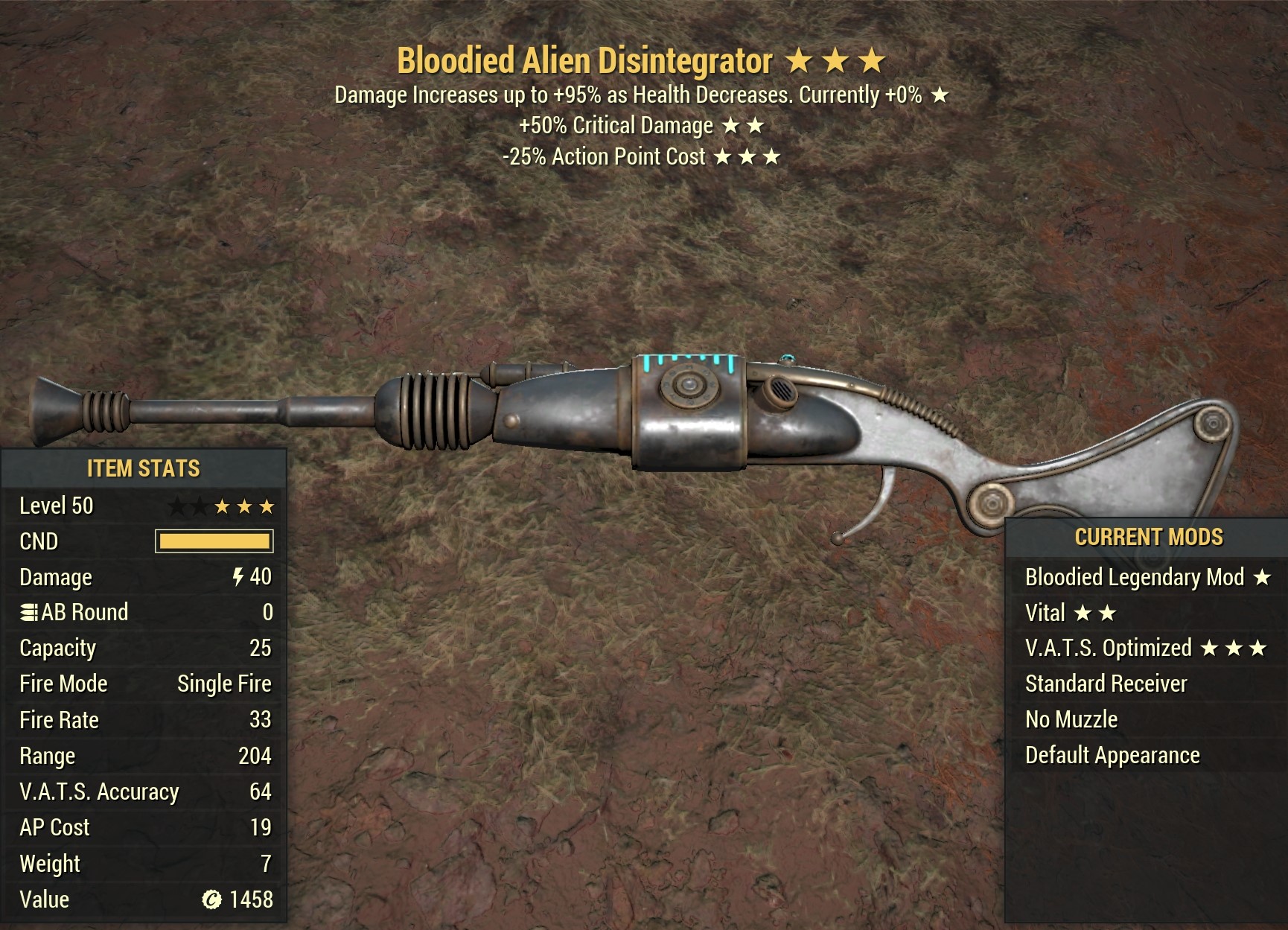Open the Fire Mode selector

coord(63,683)
